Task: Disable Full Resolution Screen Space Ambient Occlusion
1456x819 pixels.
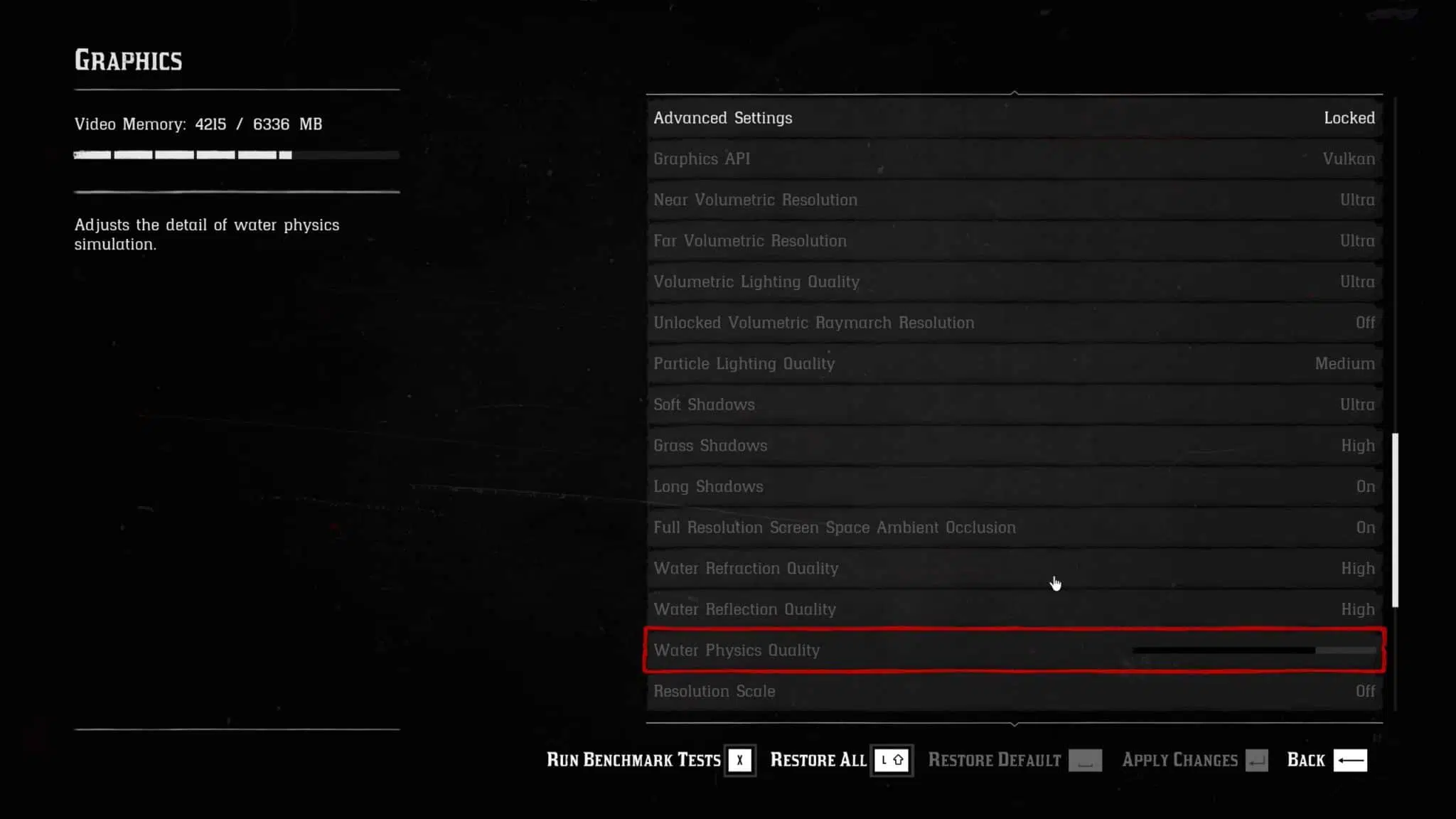Action: coord(1015,528)
